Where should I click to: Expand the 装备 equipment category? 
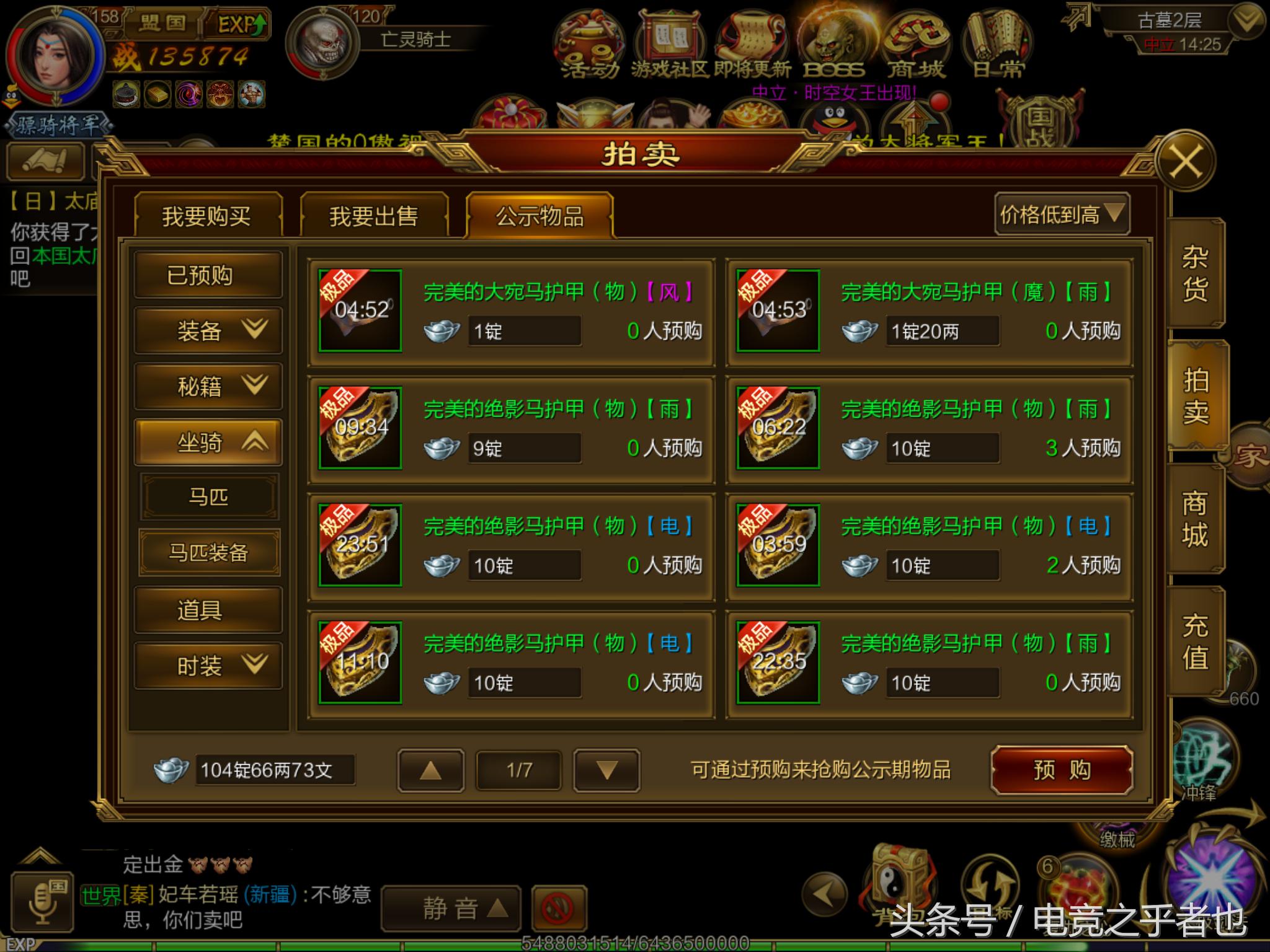(208, 330)
